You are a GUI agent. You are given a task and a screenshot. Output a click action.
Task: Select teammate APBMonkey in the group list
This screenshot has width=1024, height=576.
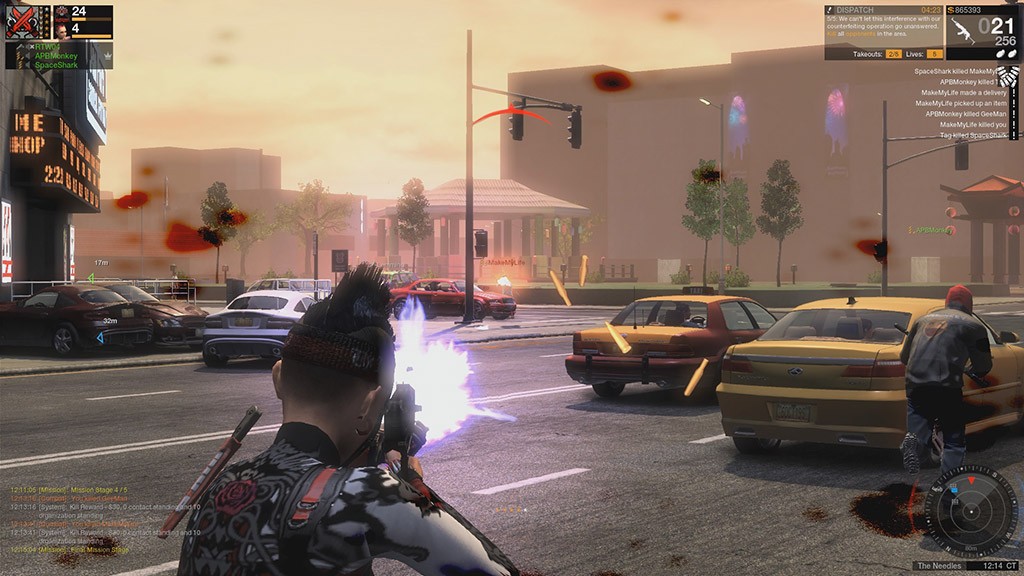(x=55, y=56)
